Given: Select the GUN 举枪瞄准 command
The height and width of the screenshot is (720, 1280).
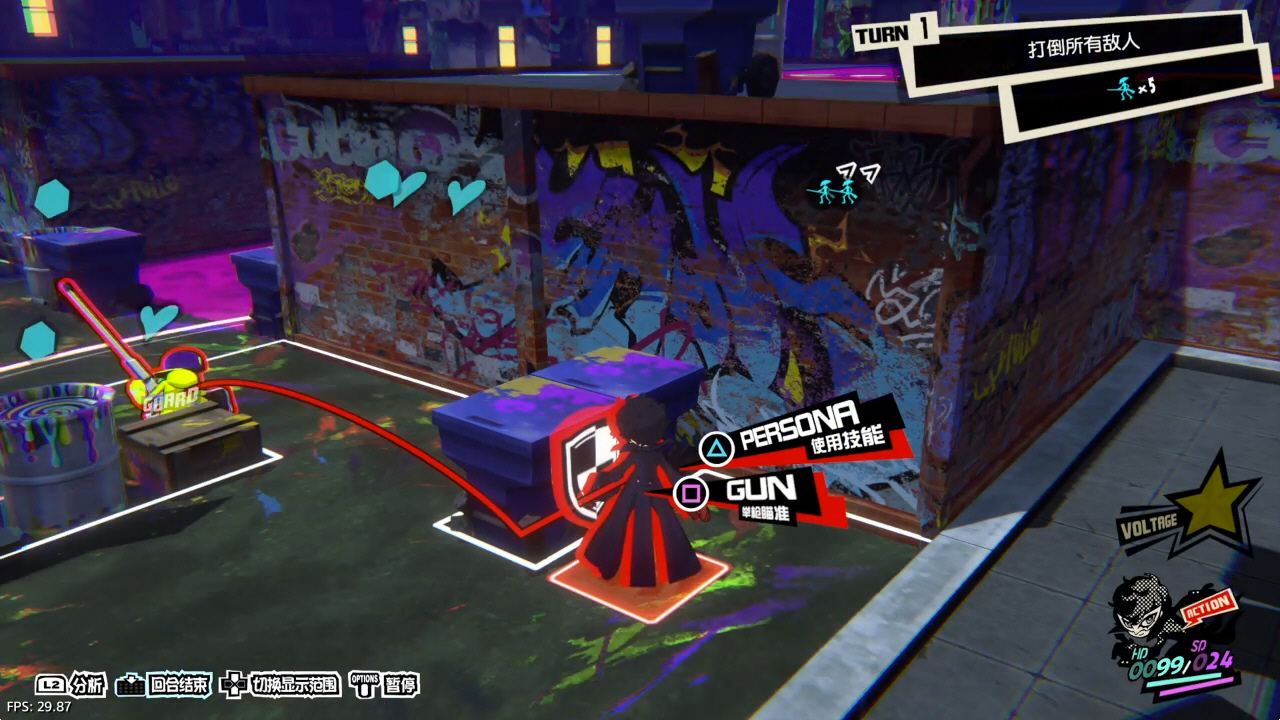Looking at the screenshot, I should 760,494.
